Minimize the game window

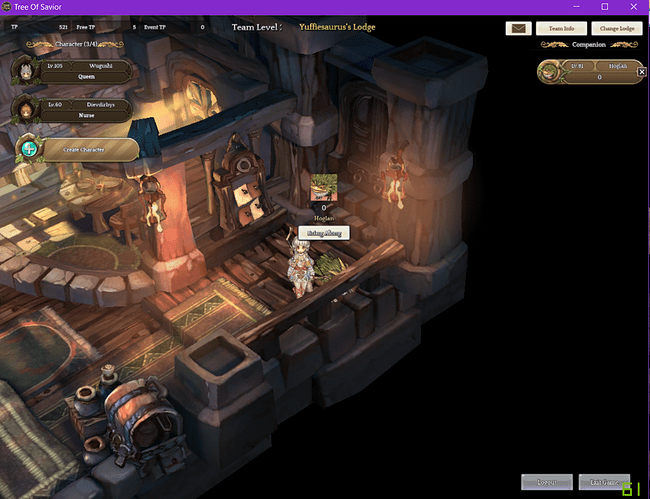click(577, 7)
